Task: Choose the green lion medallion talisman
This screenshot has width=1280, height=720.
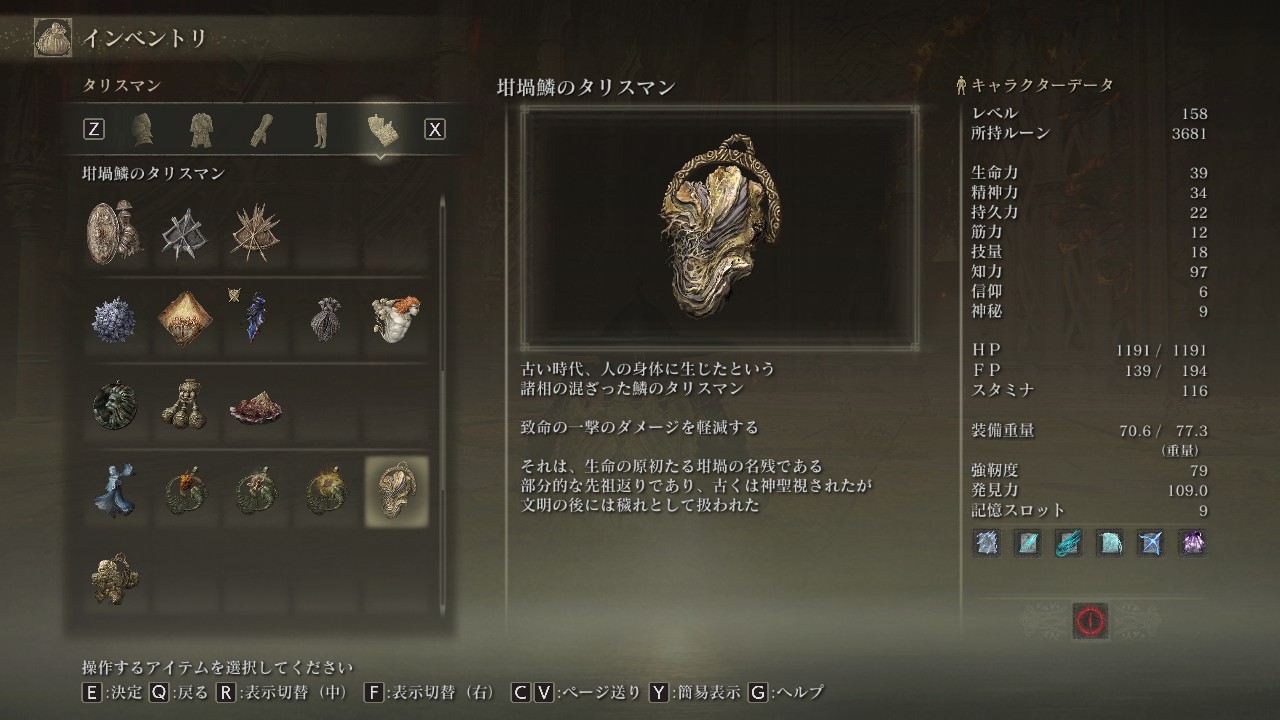Action: click(114, 405)
